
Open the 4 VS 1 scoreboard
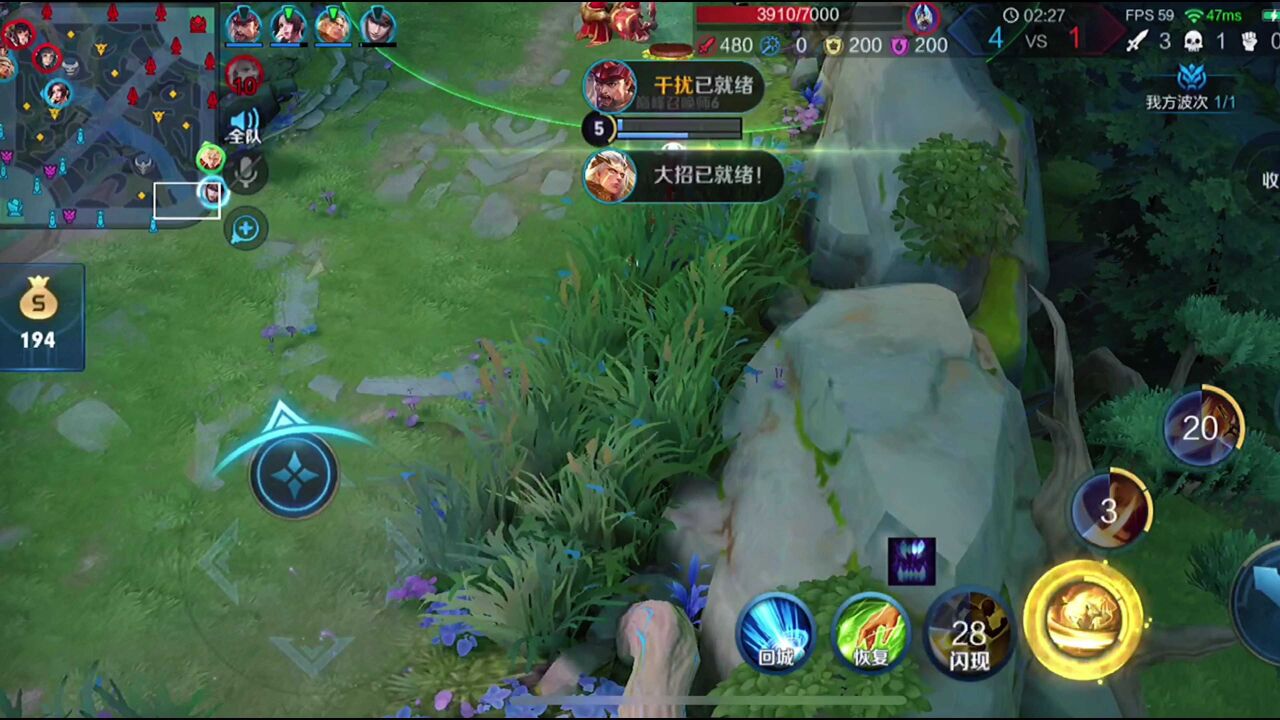pos(1036,39)
